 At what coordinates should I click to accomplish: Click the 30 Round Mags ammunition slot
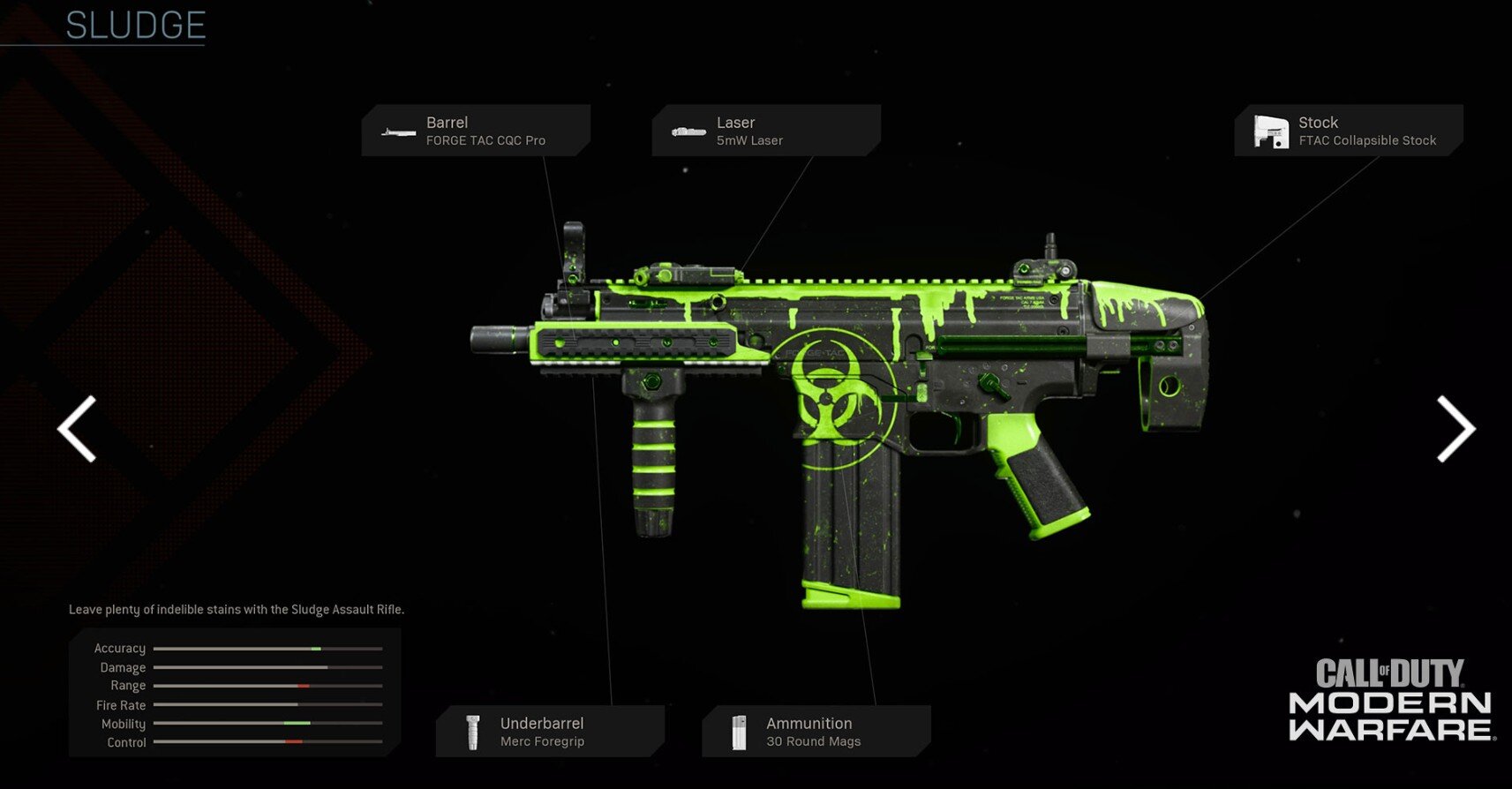point(816,732)
